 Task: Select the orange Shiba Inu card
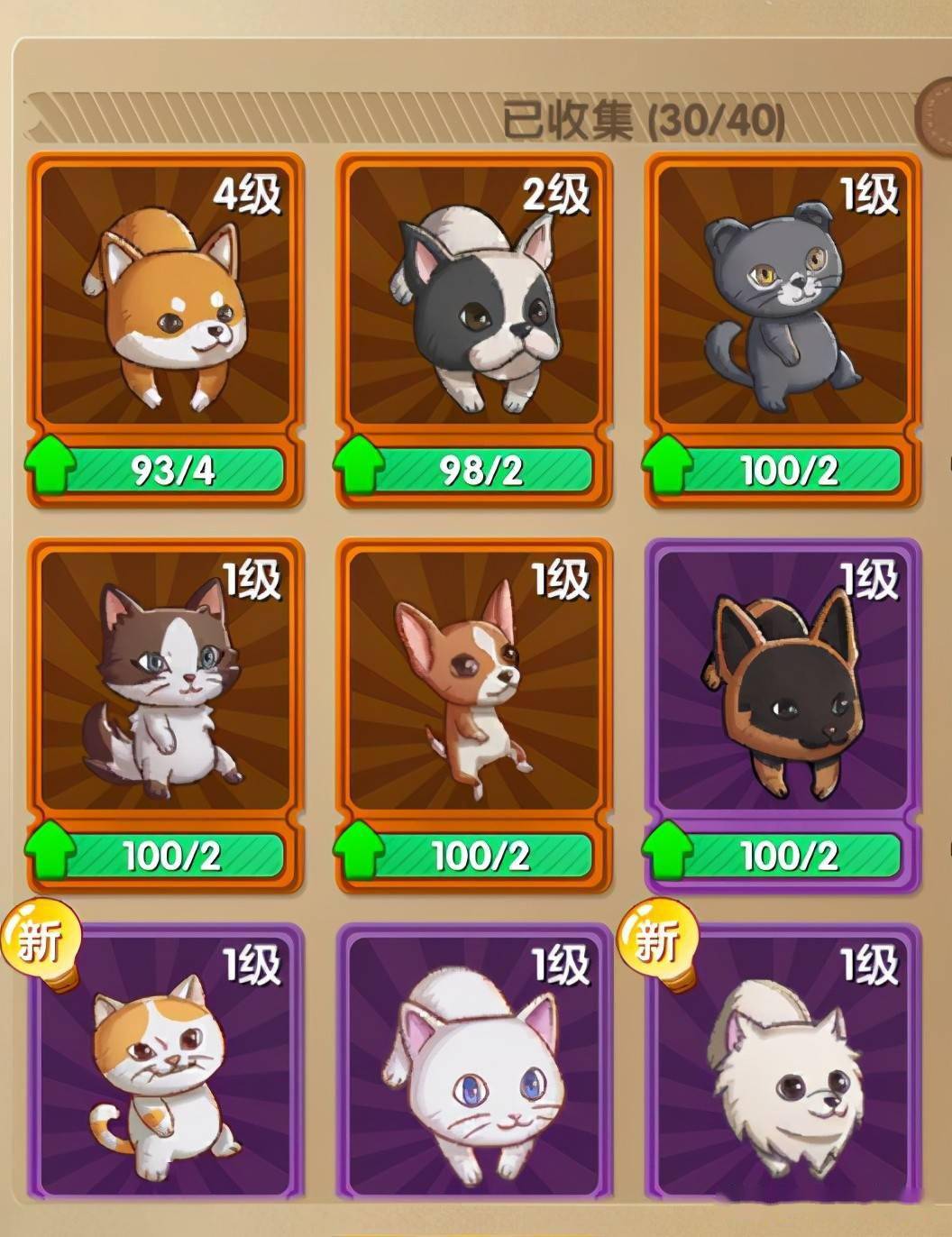[166, 298]
